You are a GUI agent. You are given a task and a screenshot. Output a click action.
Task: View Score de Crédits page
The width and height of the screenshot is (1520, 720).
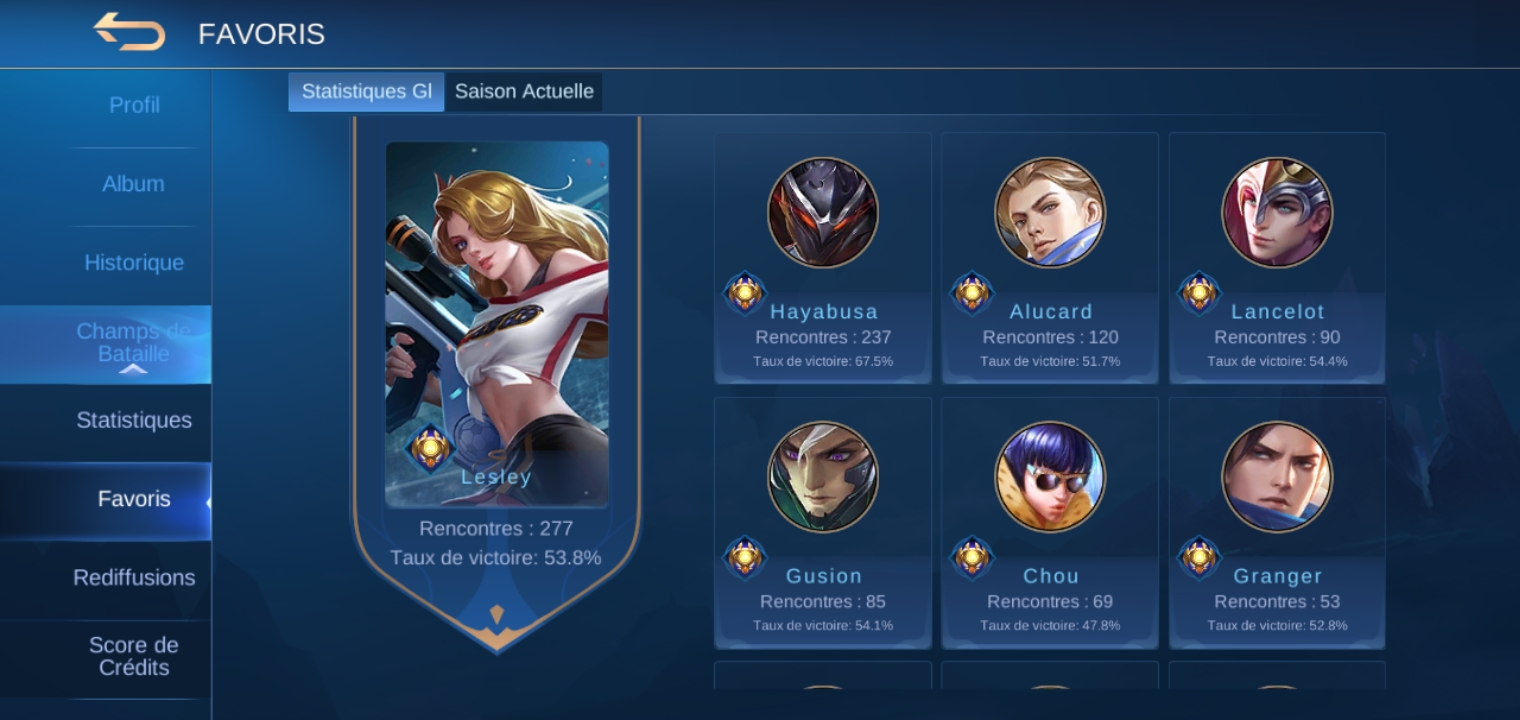click(133, 656)
